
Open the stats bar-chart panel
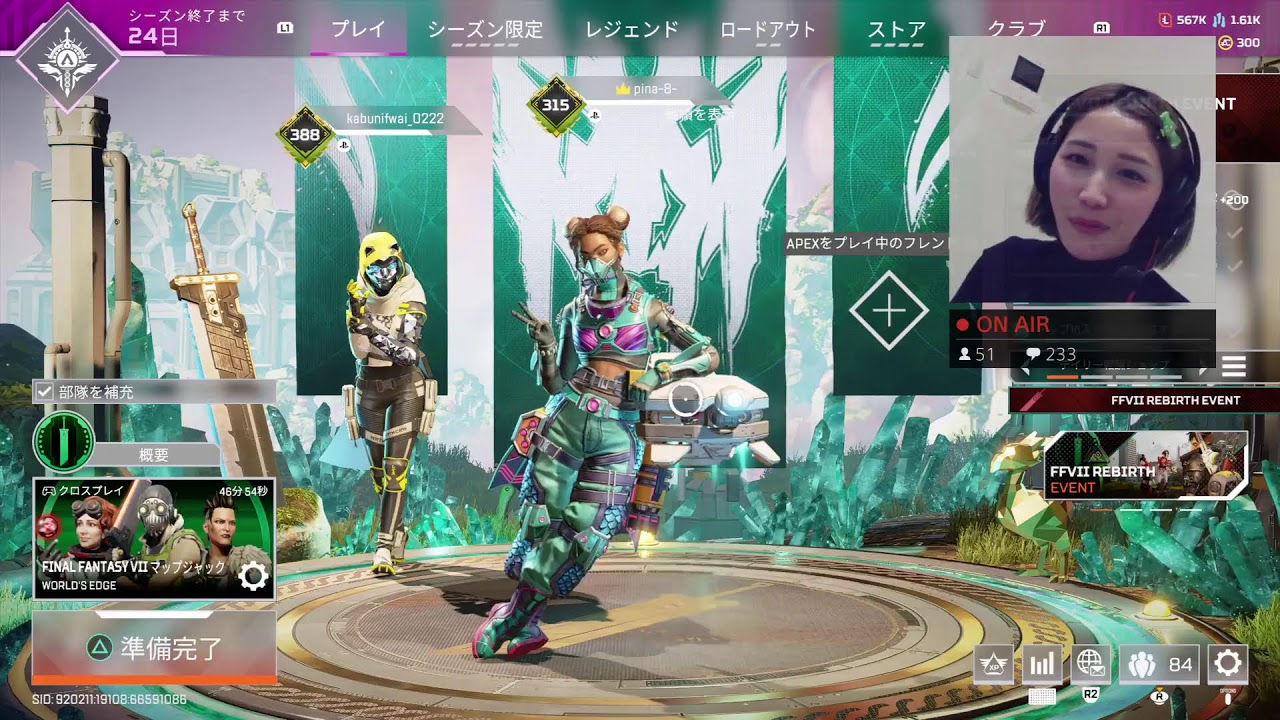click(1041, 663)
